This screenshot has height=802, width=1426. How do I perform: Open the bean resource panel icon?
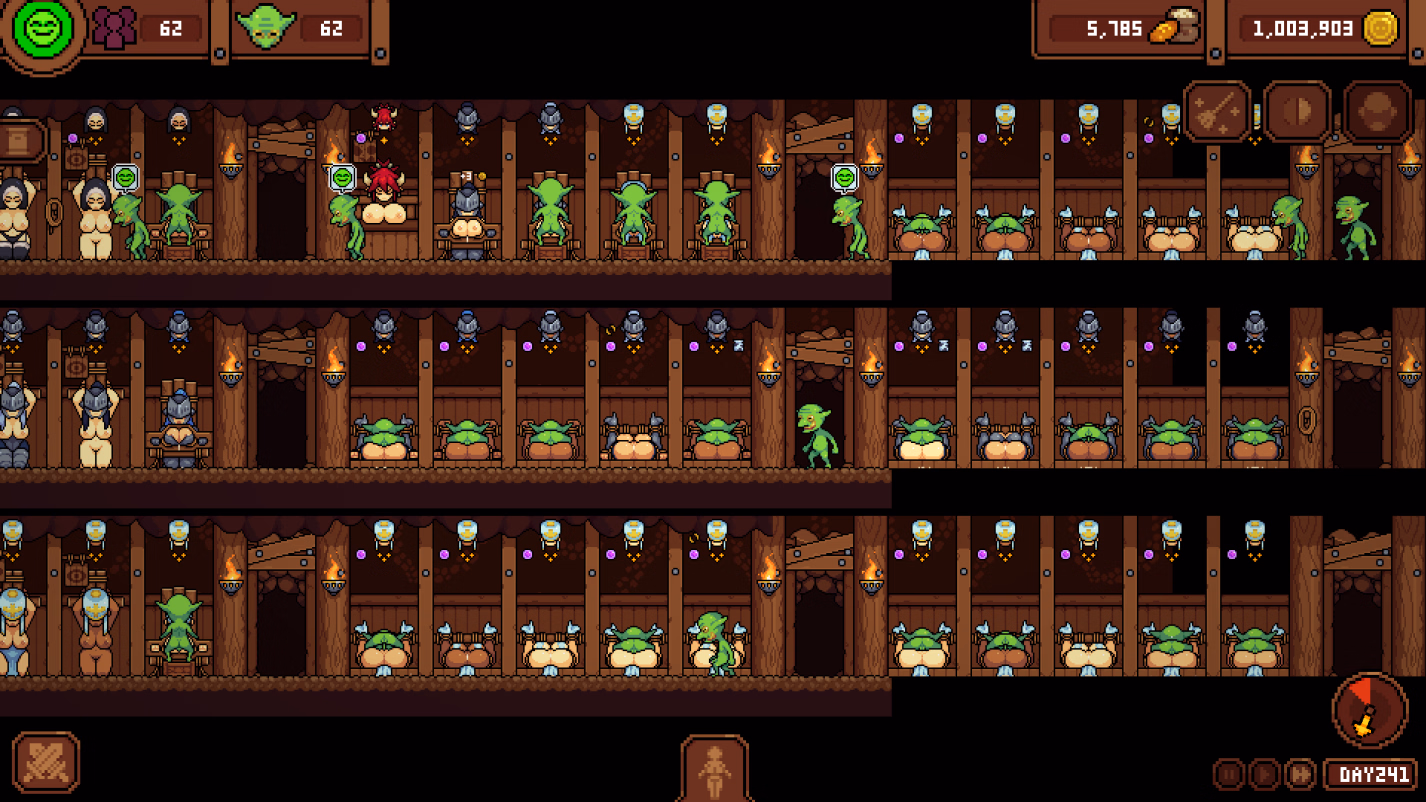tap(1297, 112)
